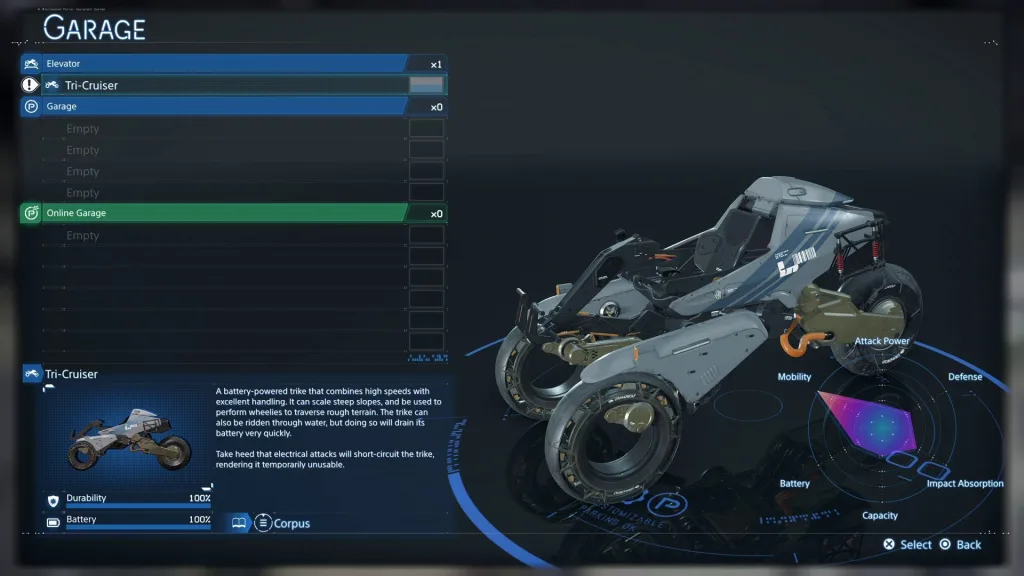The image size is (1024, 576).
Task: Select the Tri-Cruiser row in the list
Action: pos(230,85)
